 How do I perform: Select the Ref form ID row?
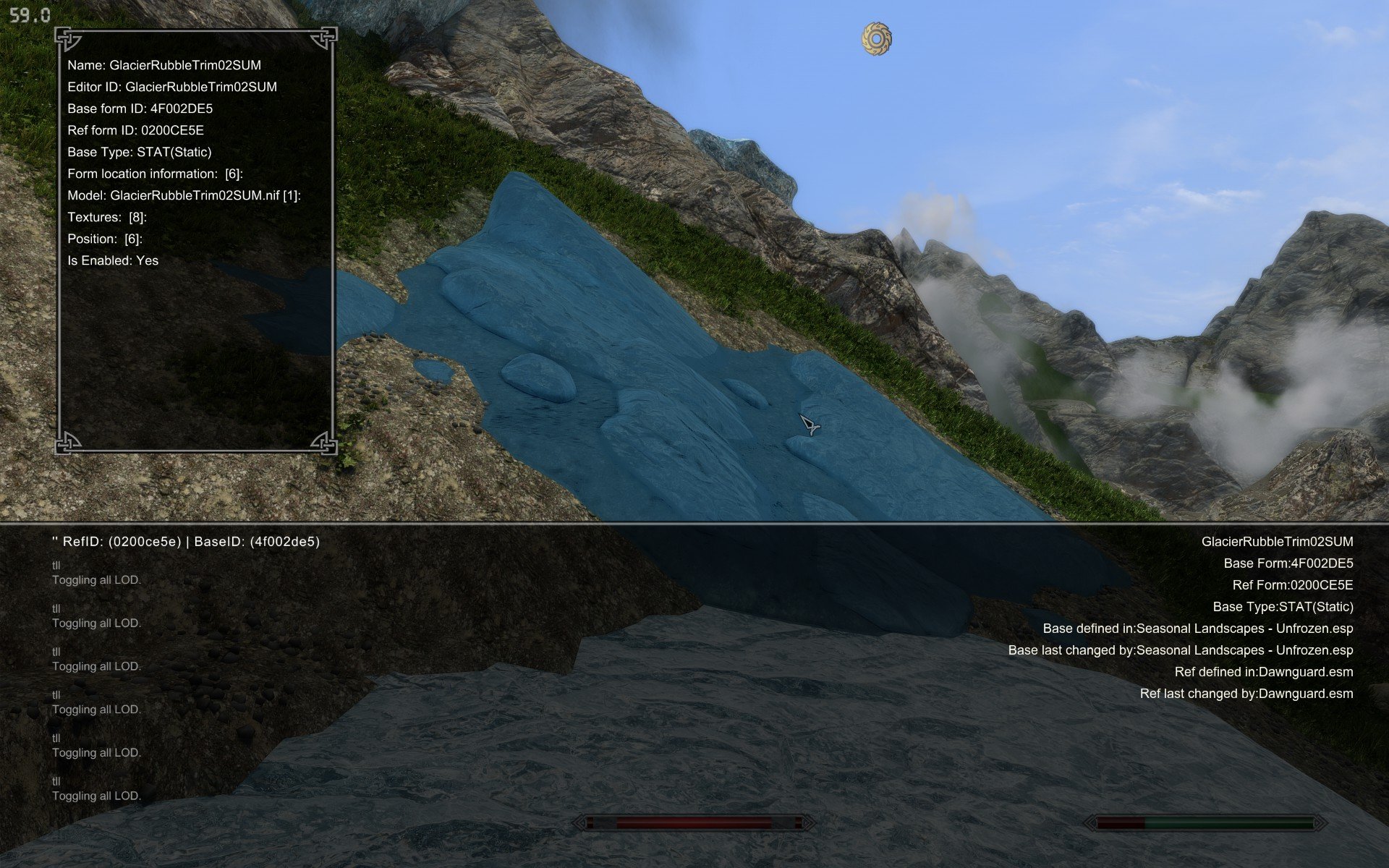(x=135, y=130)
